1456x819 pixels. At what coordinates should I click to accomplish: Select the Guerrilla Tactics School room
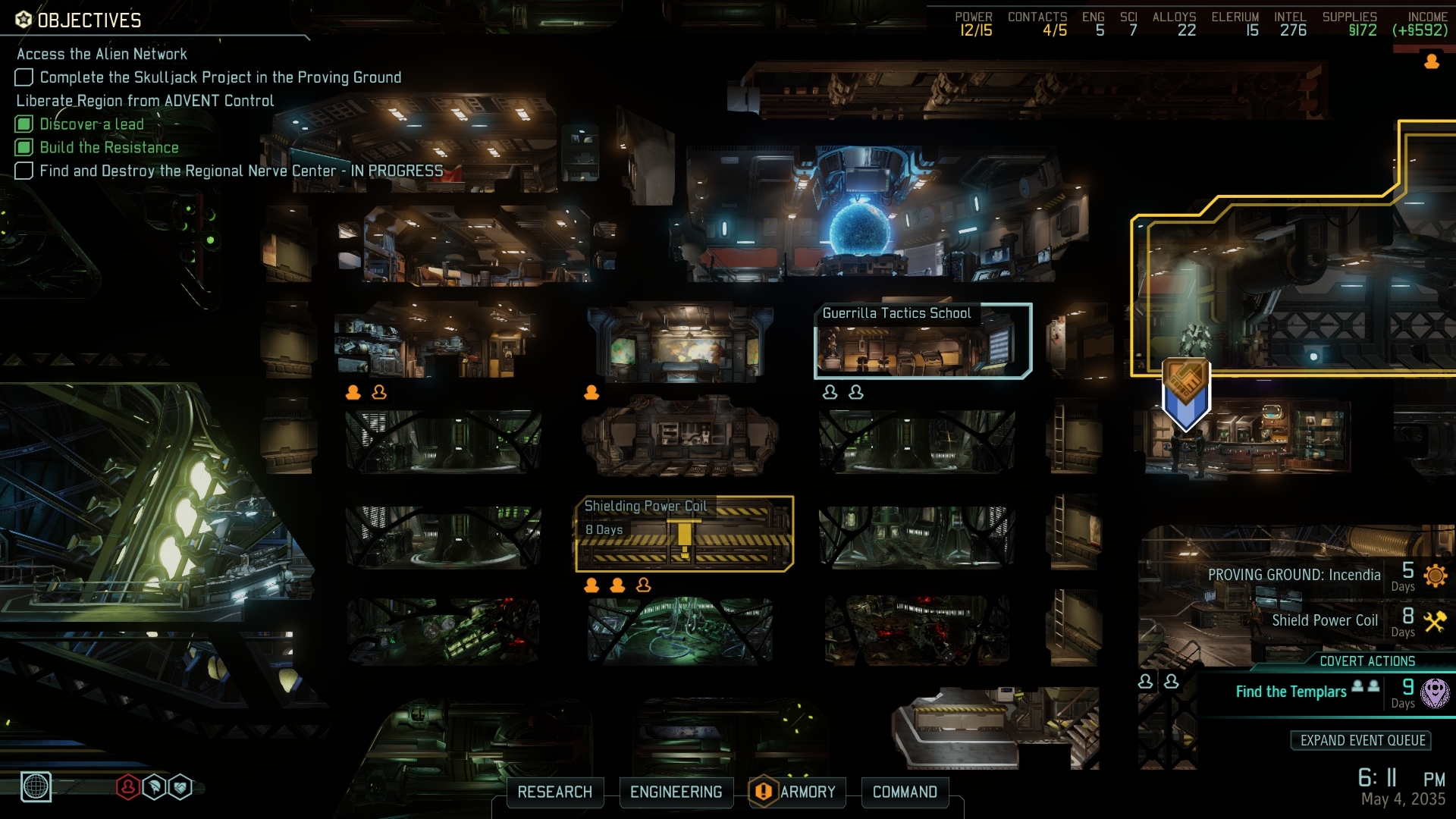tap(922, 341)
